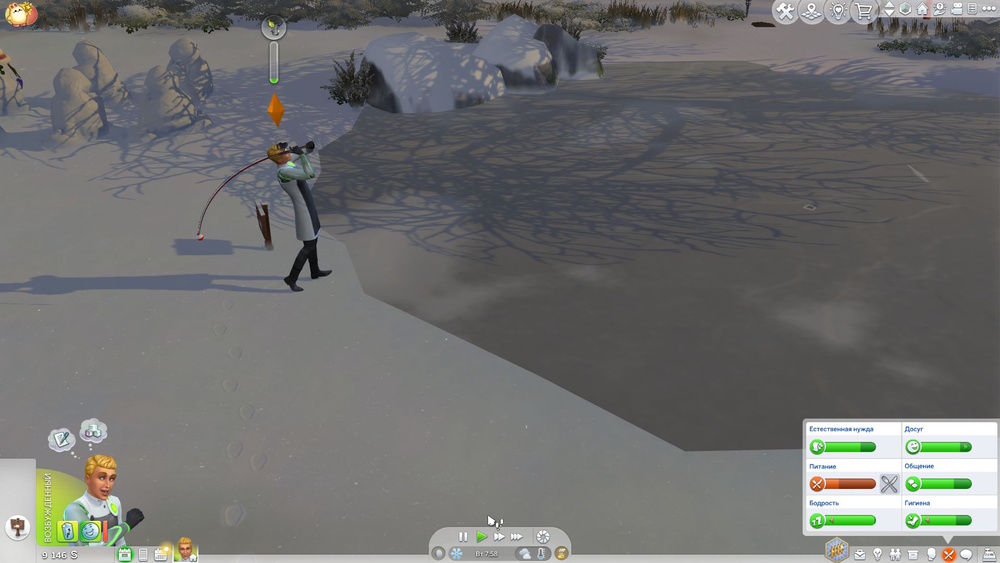
Task: Pause the game
Action: [x=463, y=537]
